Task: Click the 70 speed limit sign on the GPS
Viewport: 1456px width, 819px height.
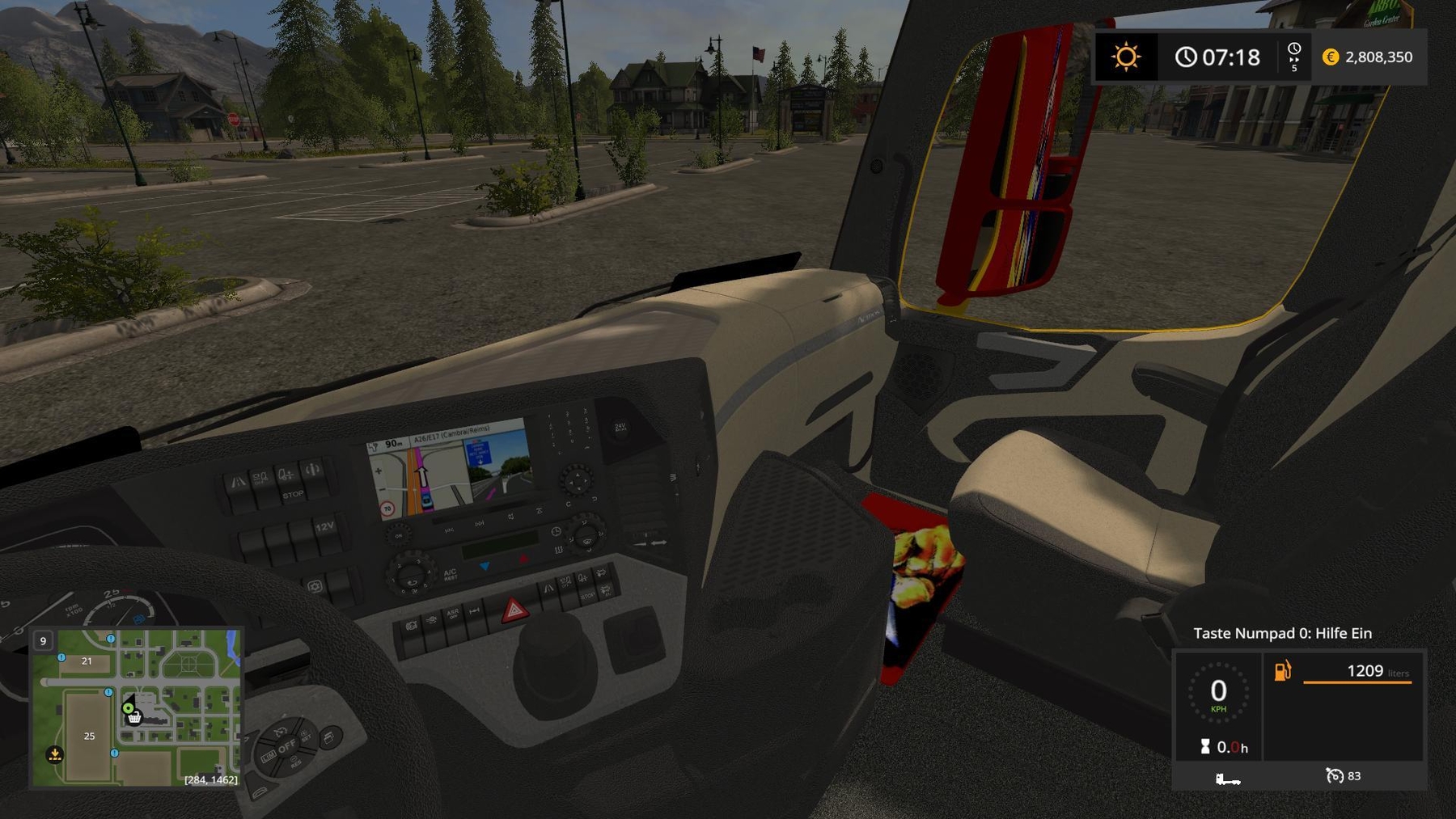Action: click(387, 509)
